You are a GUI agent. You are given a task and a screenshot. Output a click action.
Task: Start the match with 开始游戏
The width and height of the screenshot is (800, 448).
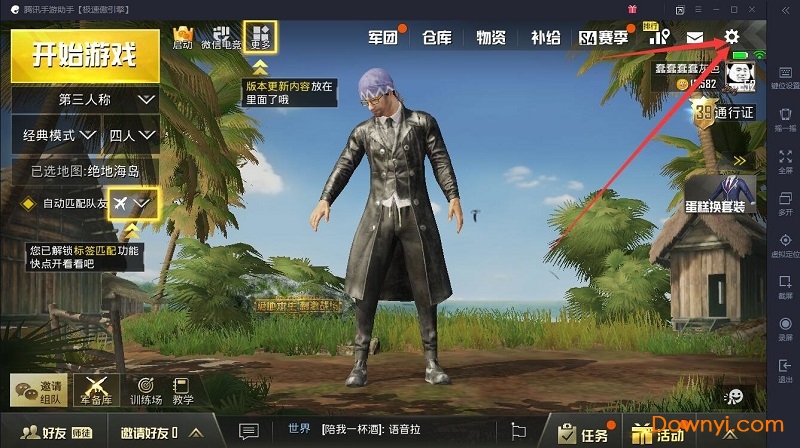[85, 54]
